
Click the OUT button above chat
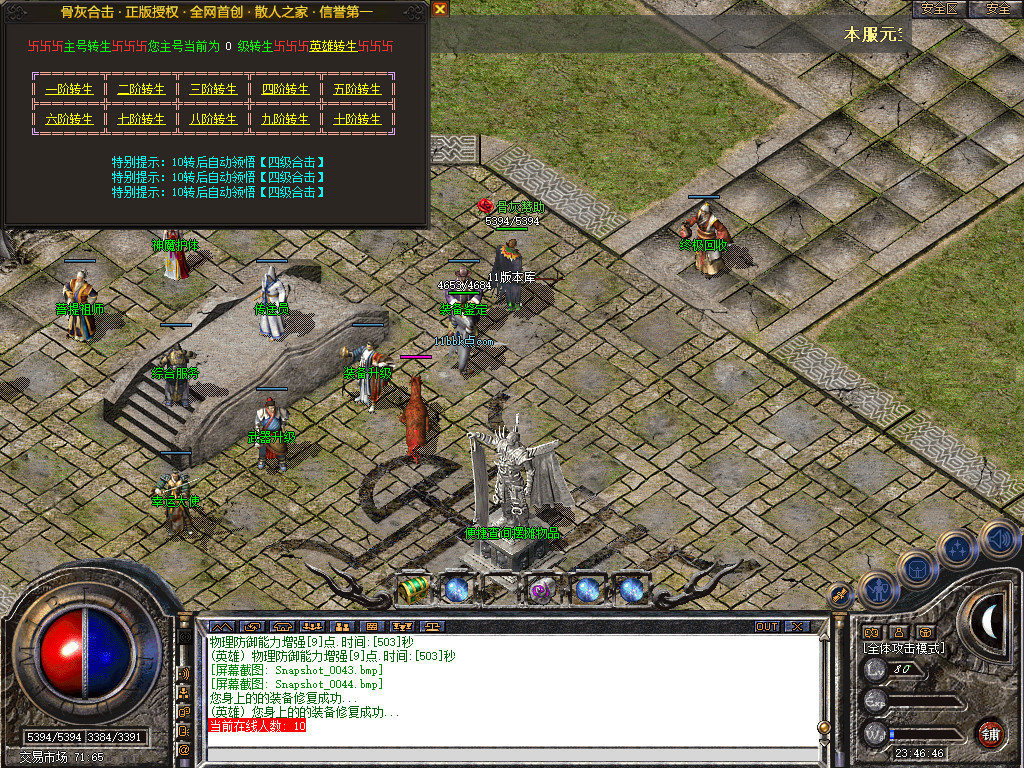coord(766,626)
